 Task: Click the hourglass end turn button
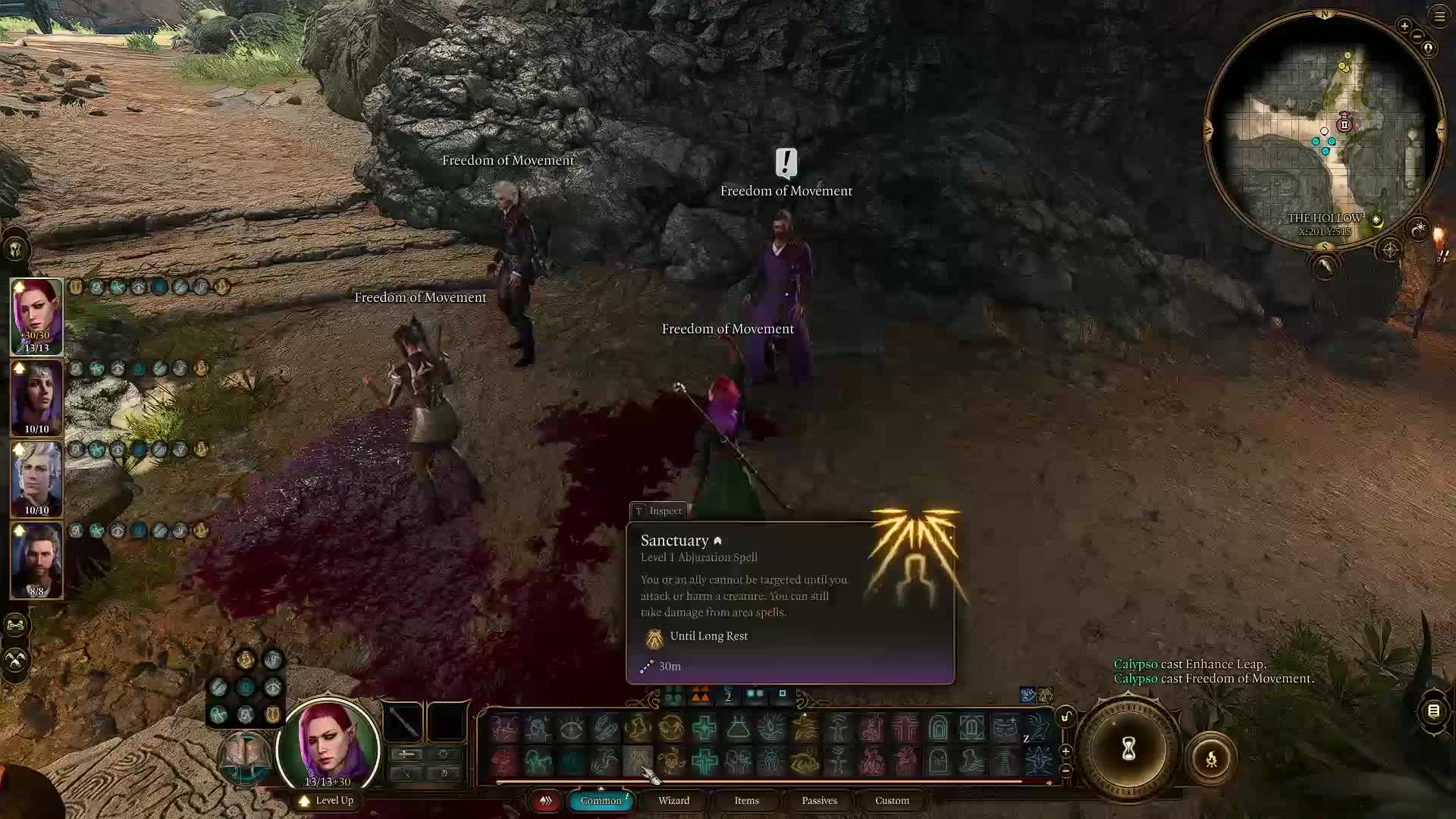click(1128, 749)
